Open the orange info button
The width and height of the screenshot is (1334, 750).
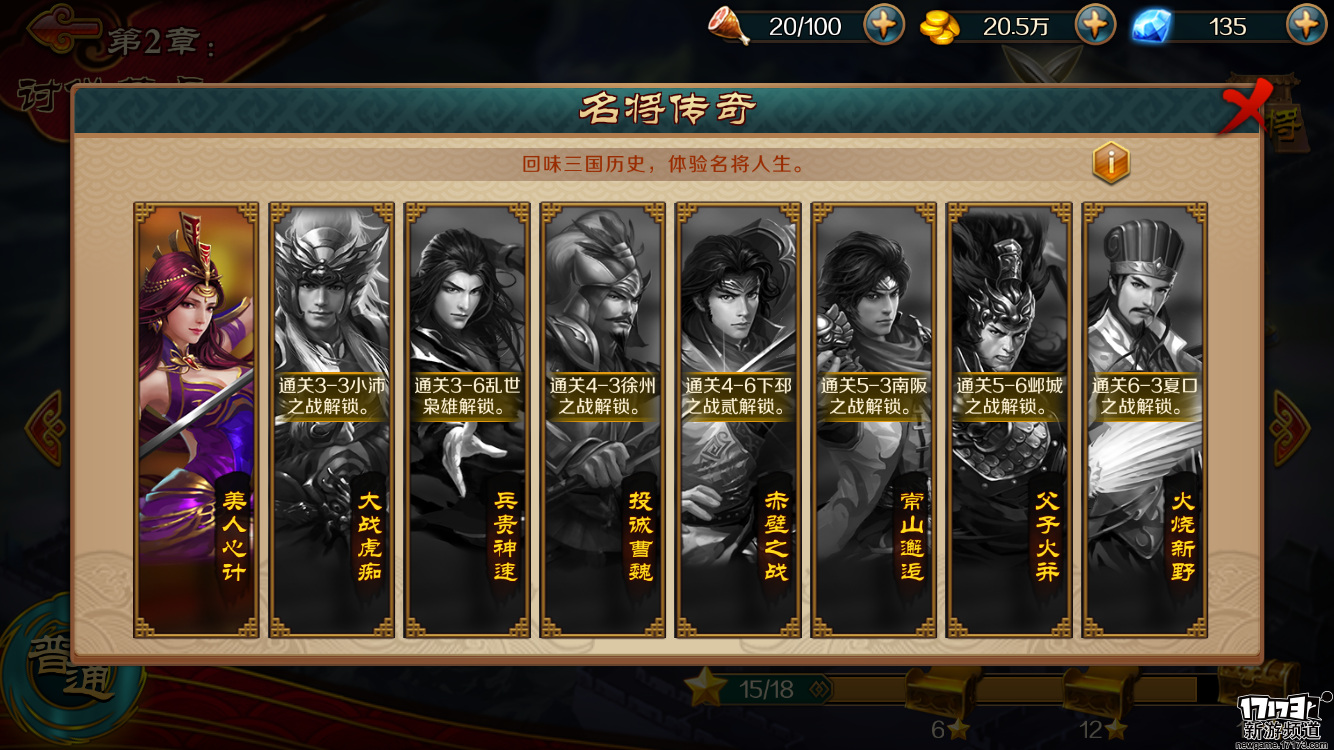tap(1110, 162)
